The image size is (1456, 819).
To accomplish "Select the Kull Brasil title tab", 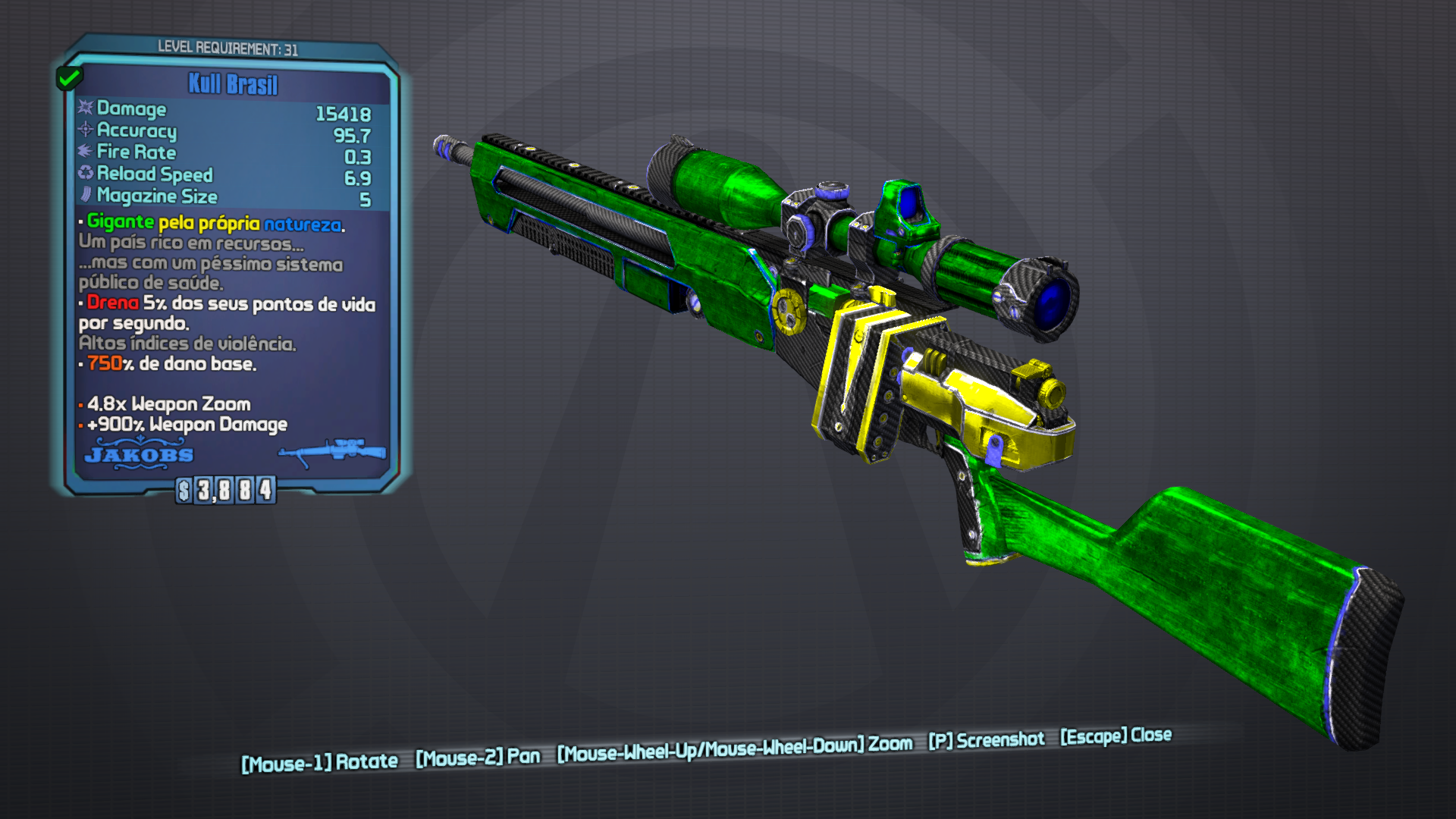I will tap(231, 85).
